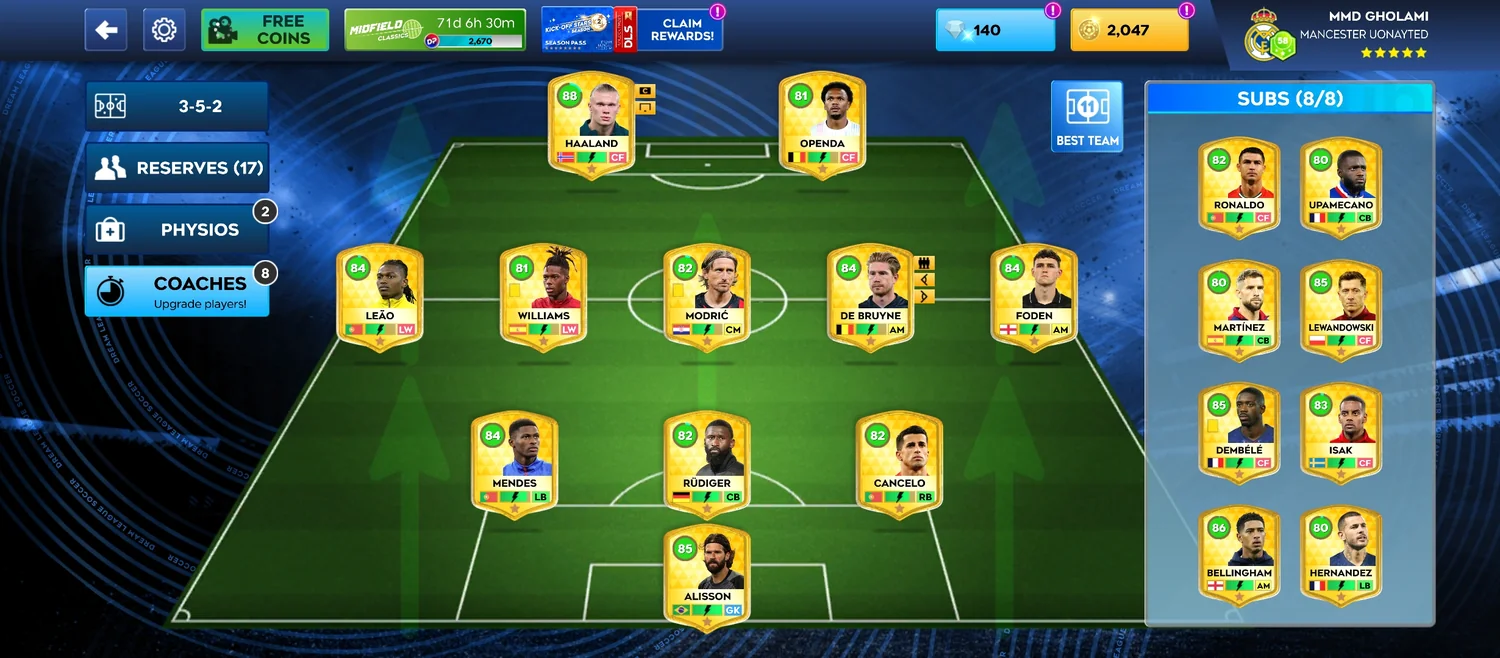Open the diamonds balance shop
The image size is (1500, 658).
pos(994,30)
